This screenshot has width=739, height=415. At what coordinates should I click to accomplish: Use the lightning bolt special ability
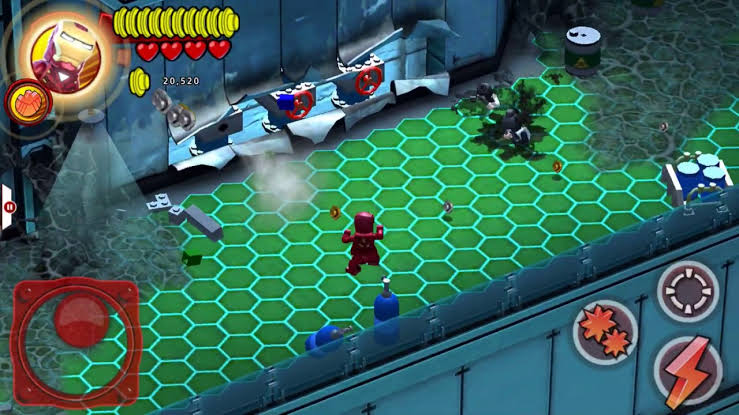(x=687, y=368)
